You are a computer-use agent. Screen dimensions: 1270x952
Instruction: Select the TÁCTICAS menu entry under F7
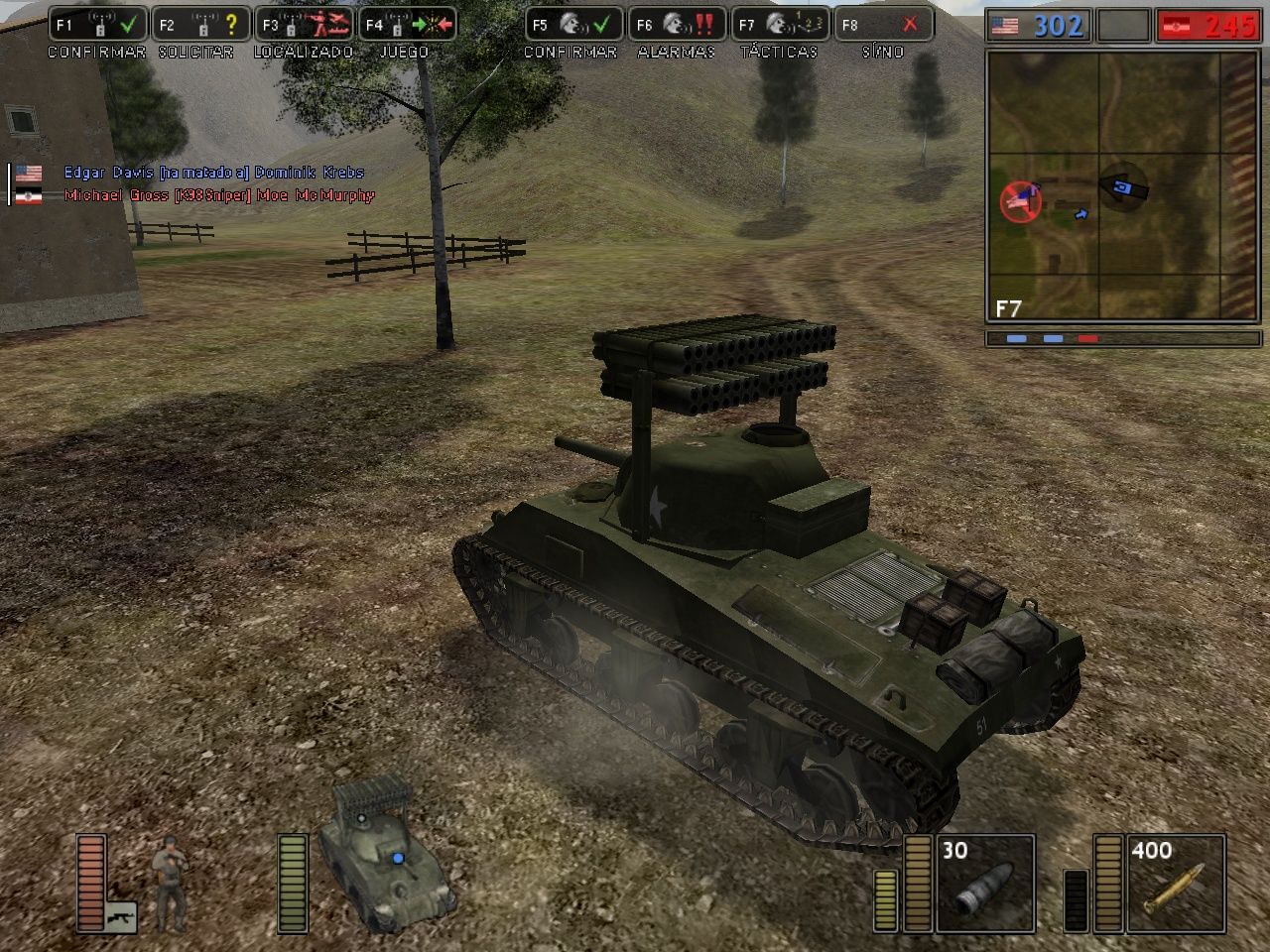tap(780, 52)
